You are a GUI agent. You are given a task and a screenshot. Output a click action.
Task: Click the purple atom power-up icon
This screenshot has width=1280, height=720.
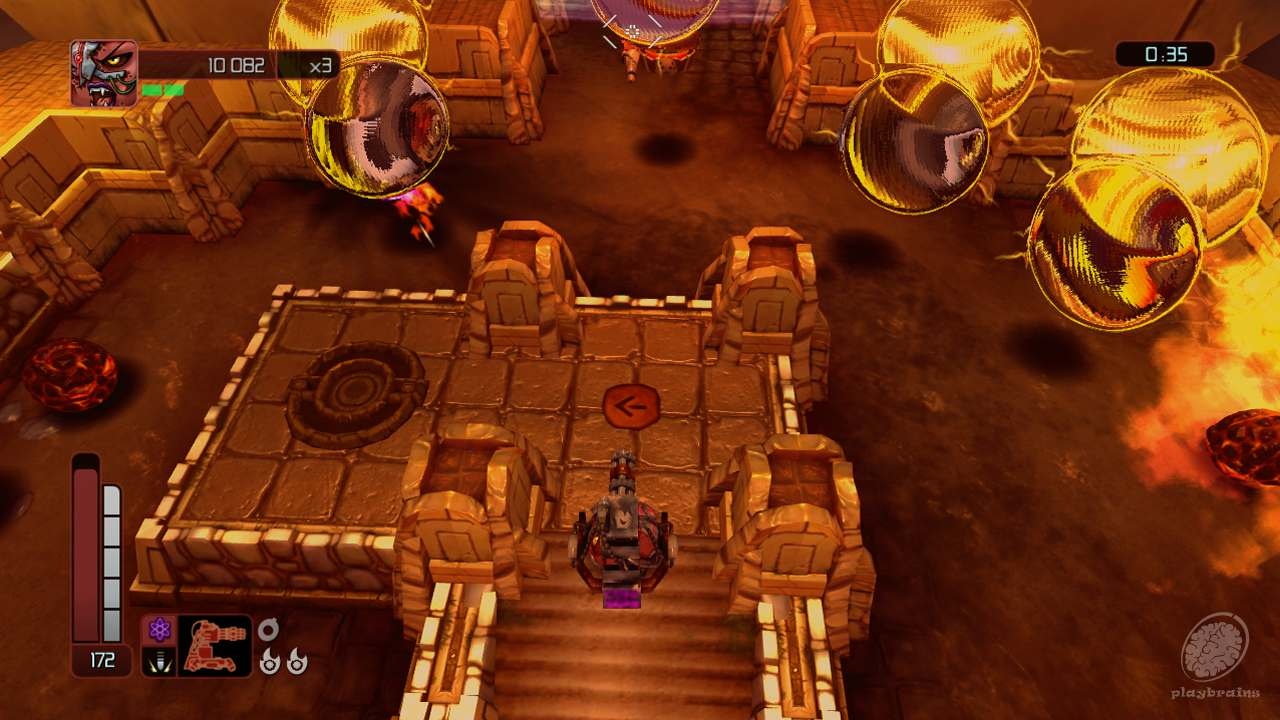pos(159,629)
